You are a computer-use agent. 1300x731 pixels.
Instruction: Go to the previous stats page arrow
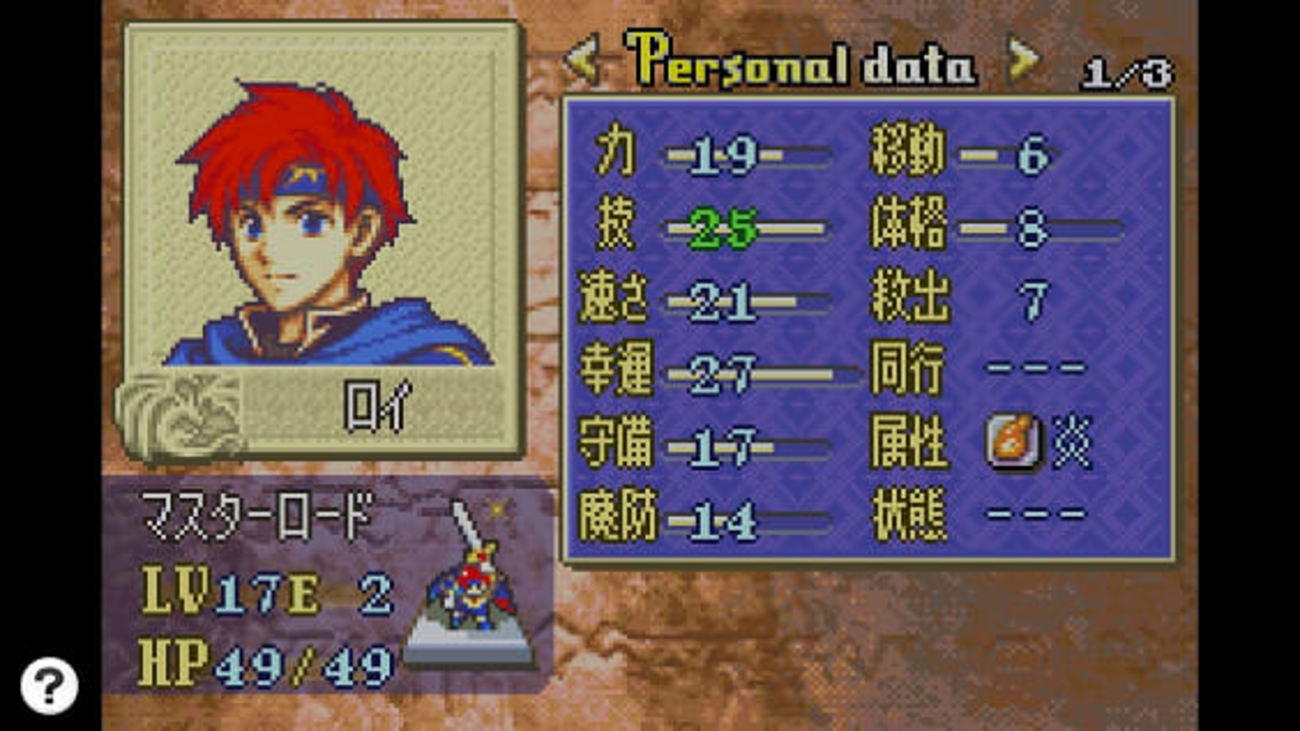[582, 62]
